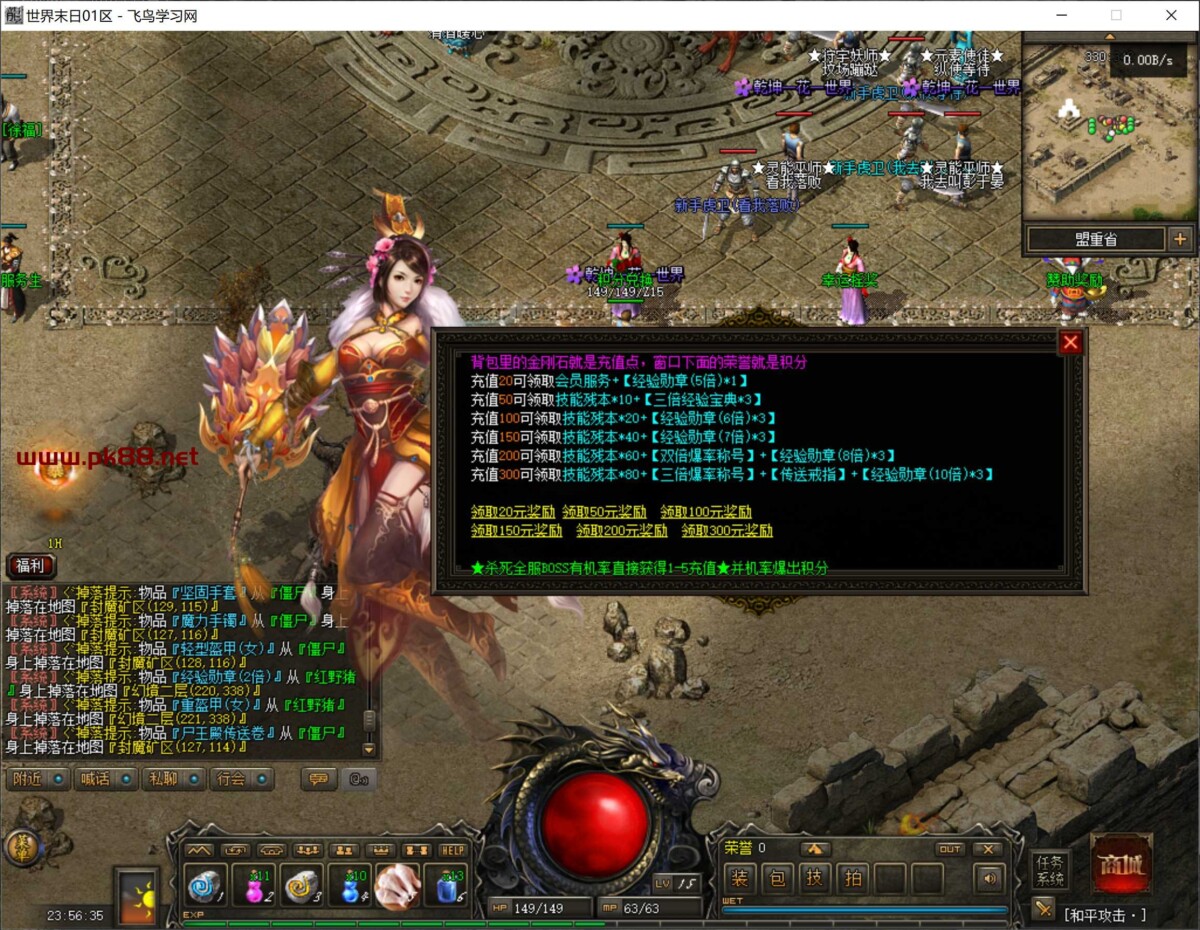
Task: Open the 包 bag inventory
Action: pyautogui.click(x=778, y=879)
